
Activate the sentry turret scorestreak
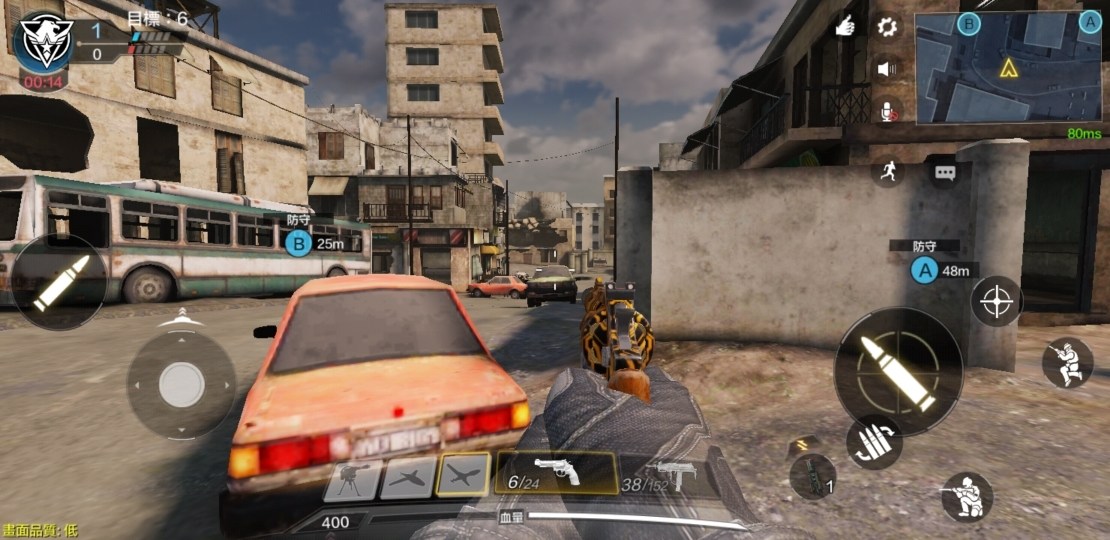351,479
